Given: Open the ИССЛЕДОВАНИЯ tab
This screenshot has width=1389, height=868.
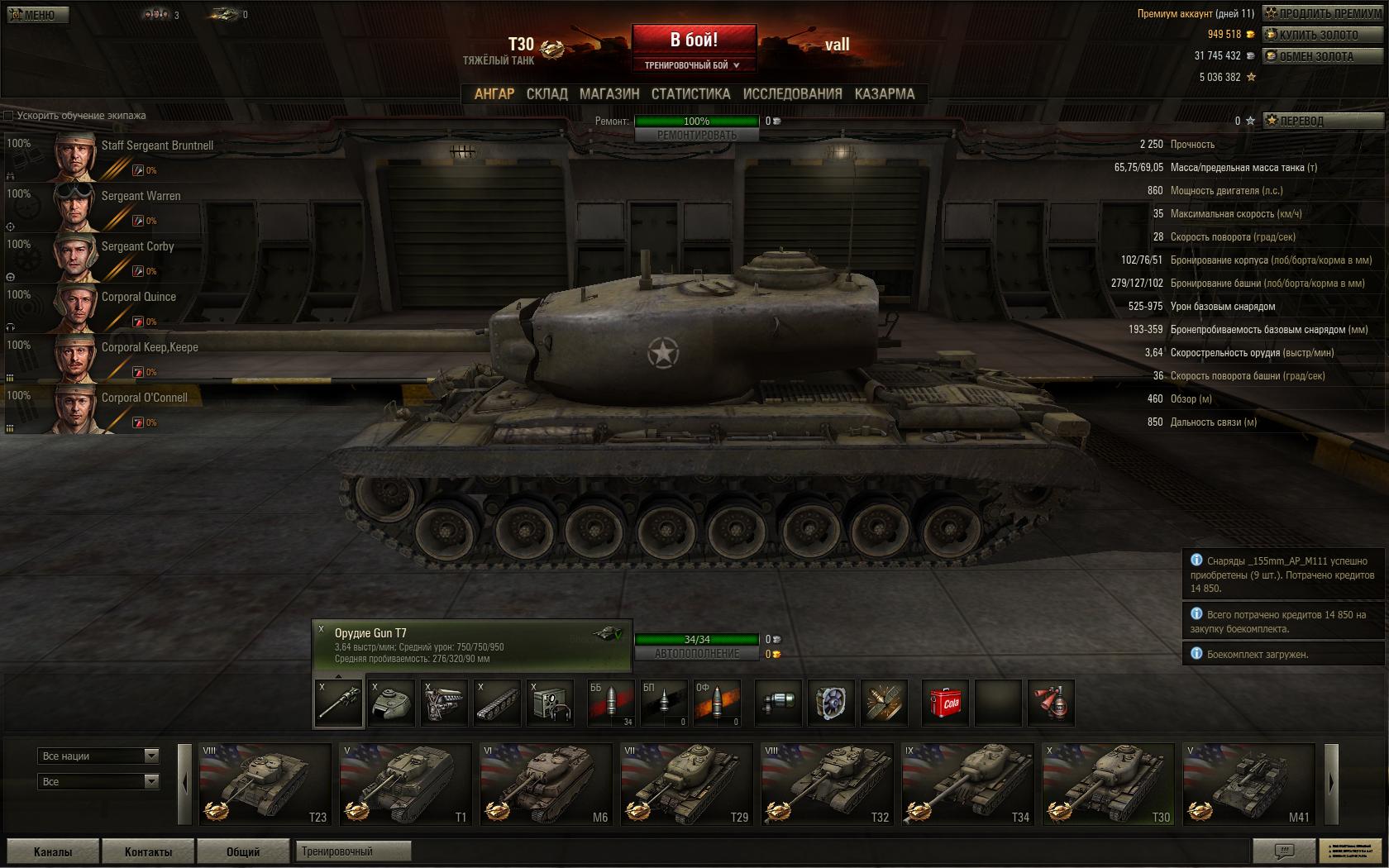Looking at the screenshot, I should [791, 93].
